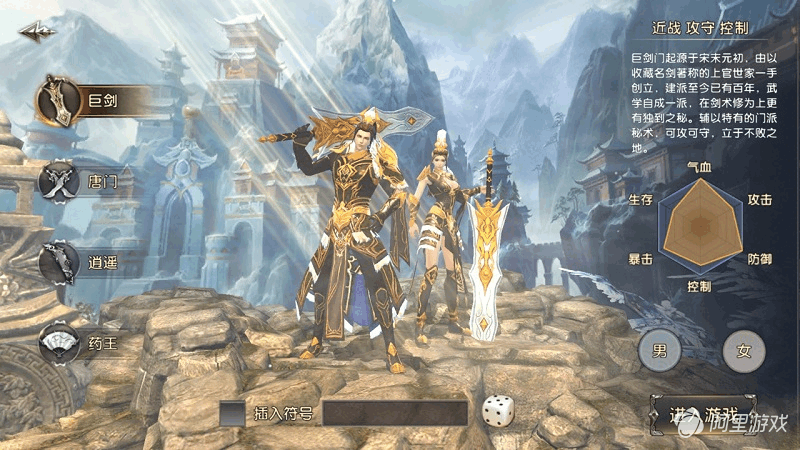Go back using the arrow button
Screen dimensions: 800x450
[37, 32]
